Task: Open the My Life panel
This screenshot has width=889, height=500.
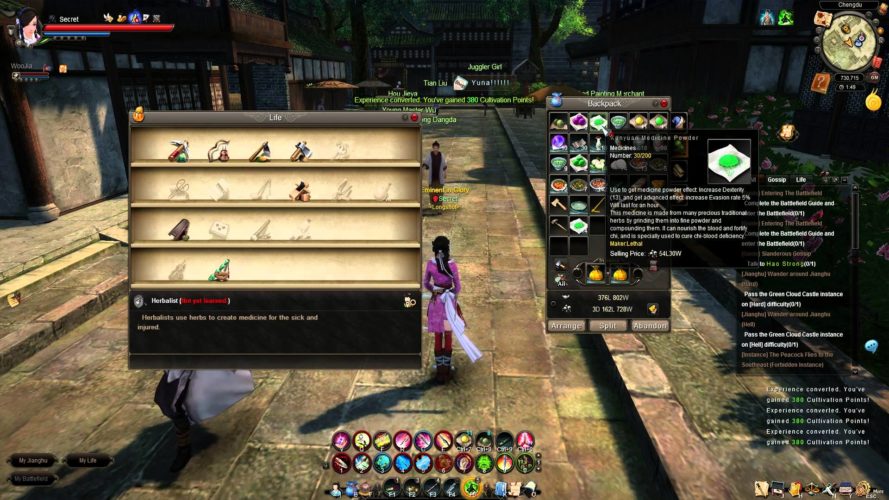Action: click(87, 461)
